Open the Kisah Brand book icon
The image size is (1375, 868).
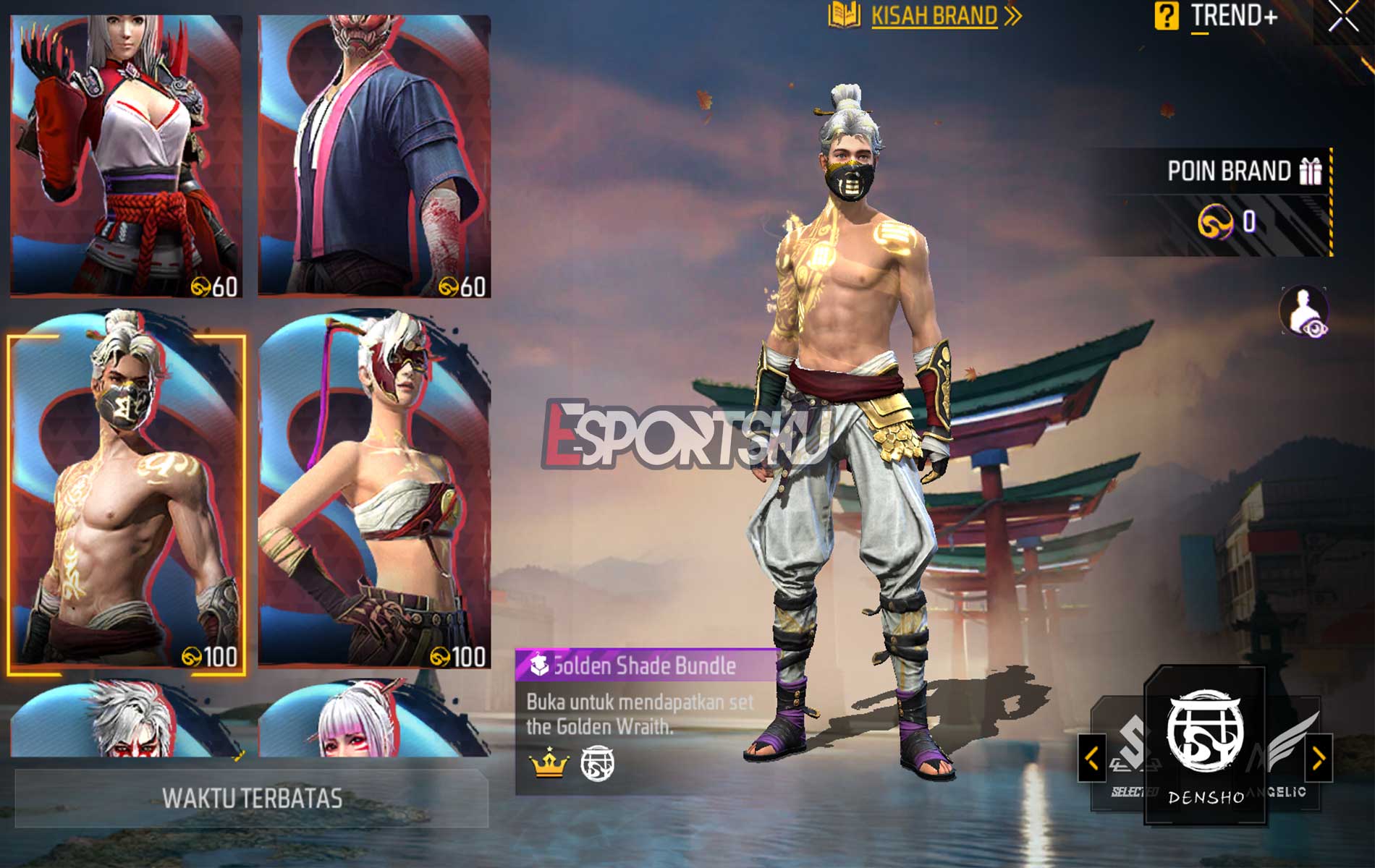pos(845,16)
